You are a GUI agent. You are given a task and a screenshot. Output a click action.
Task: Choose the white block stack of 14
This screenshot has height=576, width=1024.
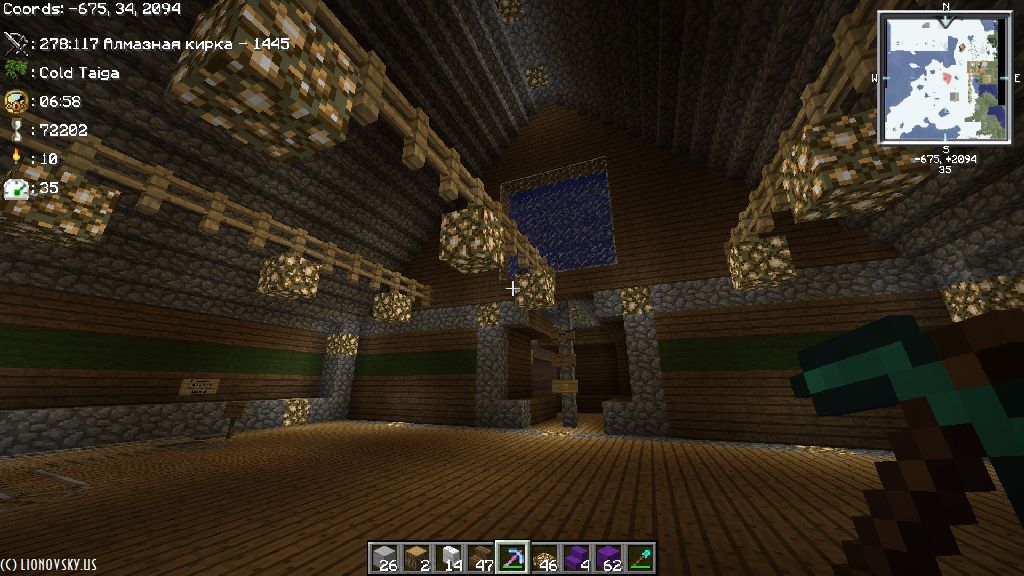[448, 557]
